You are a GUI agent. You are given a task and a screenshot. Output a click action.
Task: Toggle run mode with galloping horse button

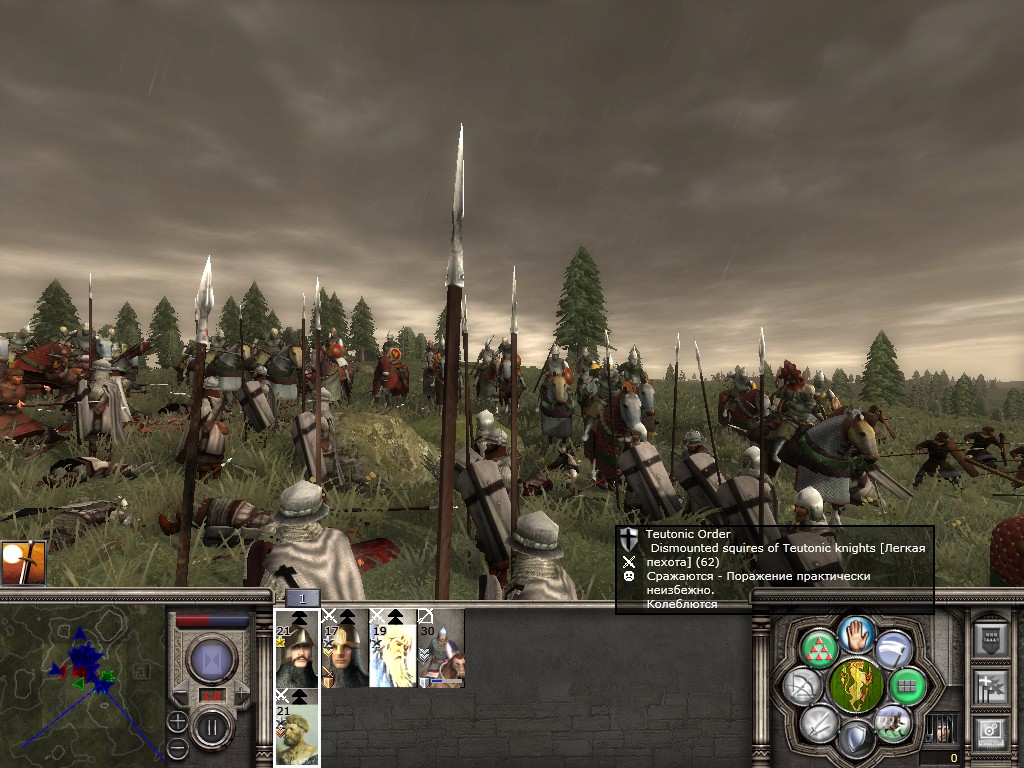tap(892, 723)
